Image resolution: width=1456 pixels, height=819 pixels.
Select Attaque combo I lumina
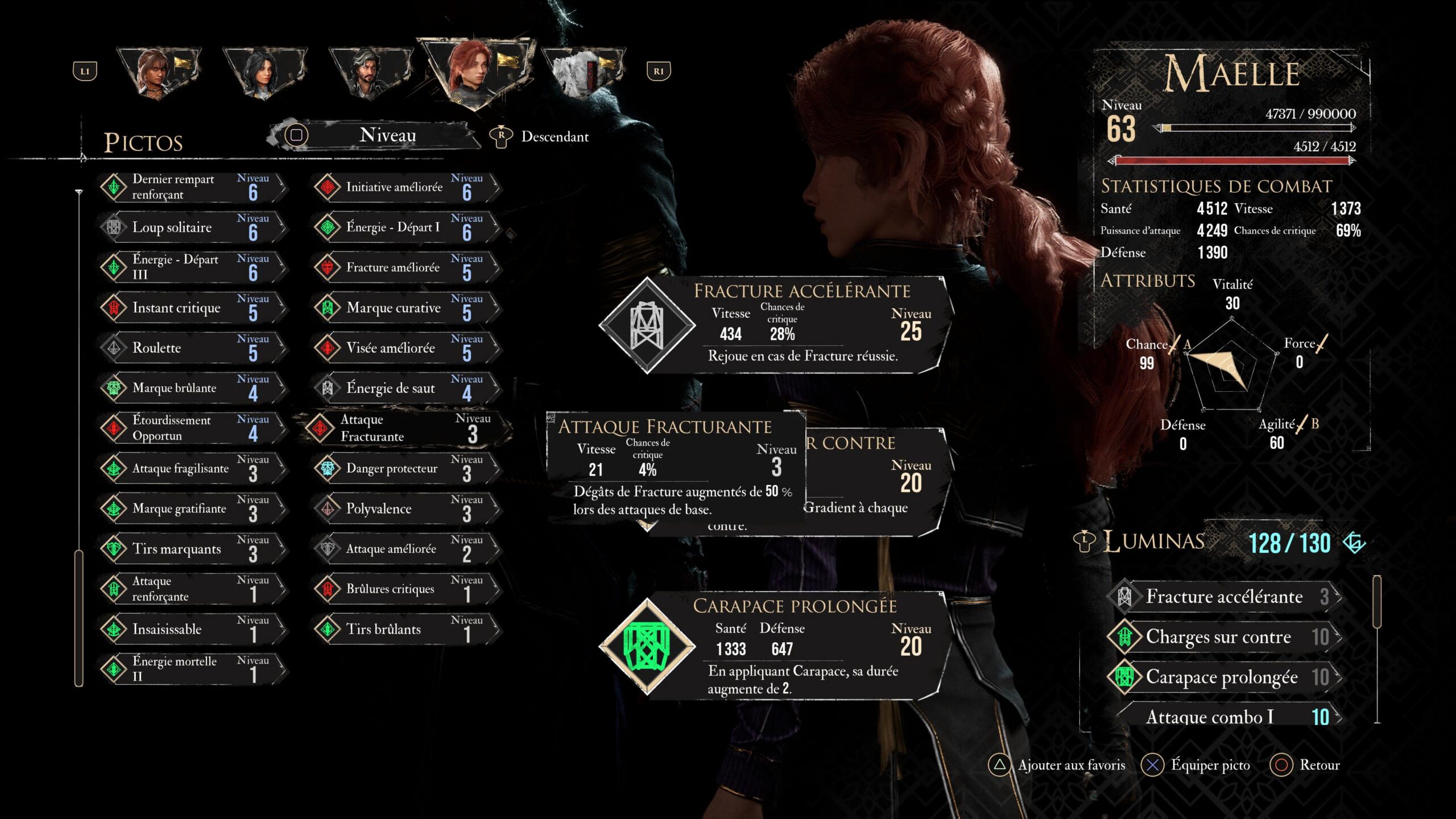point(1223,717)
